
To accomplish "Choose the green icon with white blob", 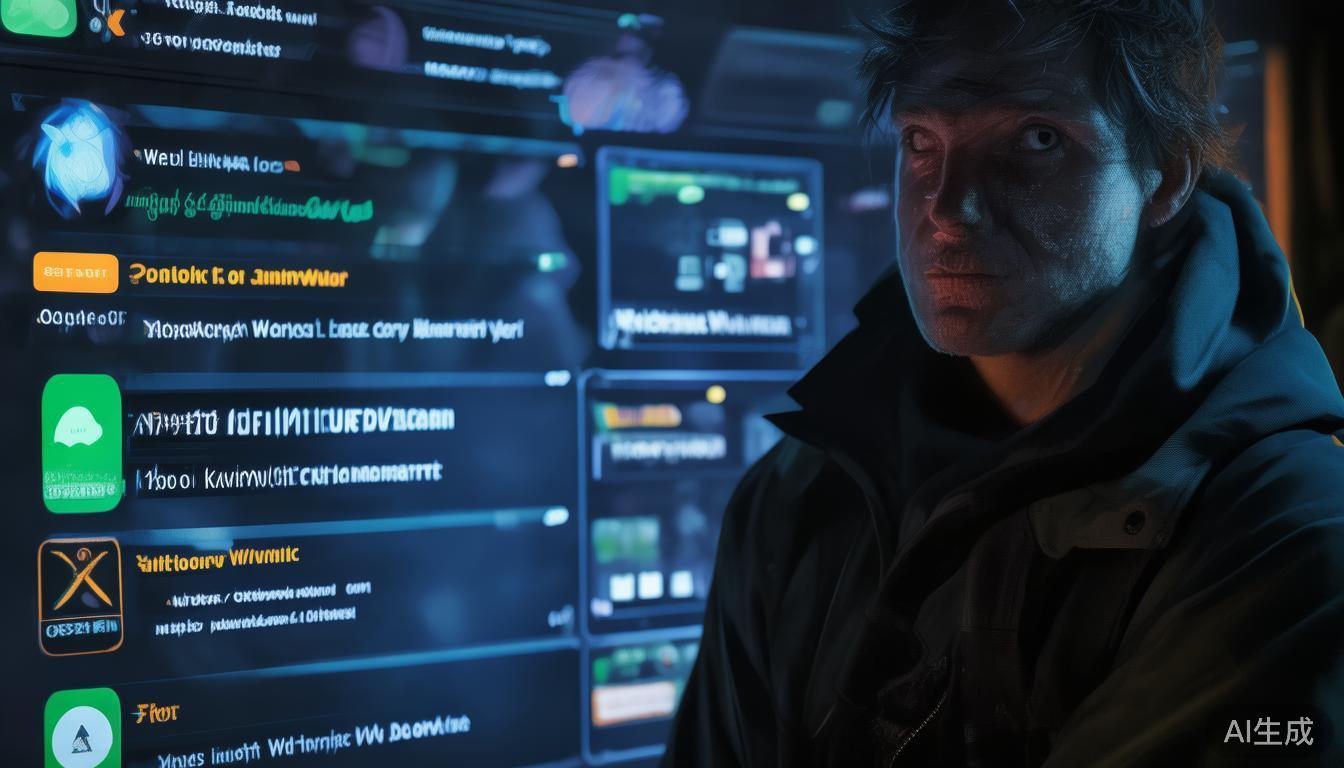I will click(x=81, y=442).
